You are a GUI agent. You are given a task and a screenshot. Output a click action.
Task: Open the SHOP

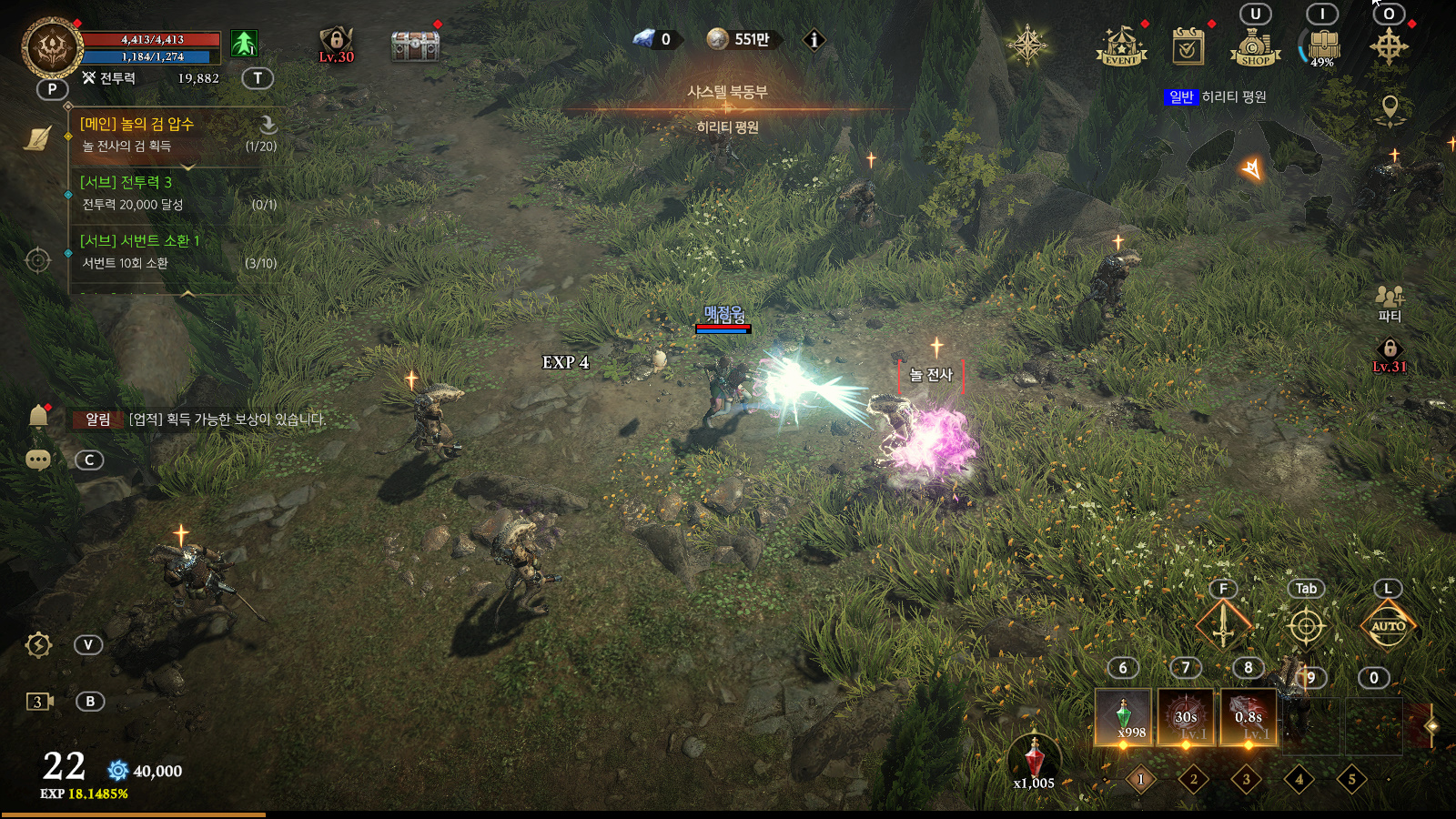1255,47
